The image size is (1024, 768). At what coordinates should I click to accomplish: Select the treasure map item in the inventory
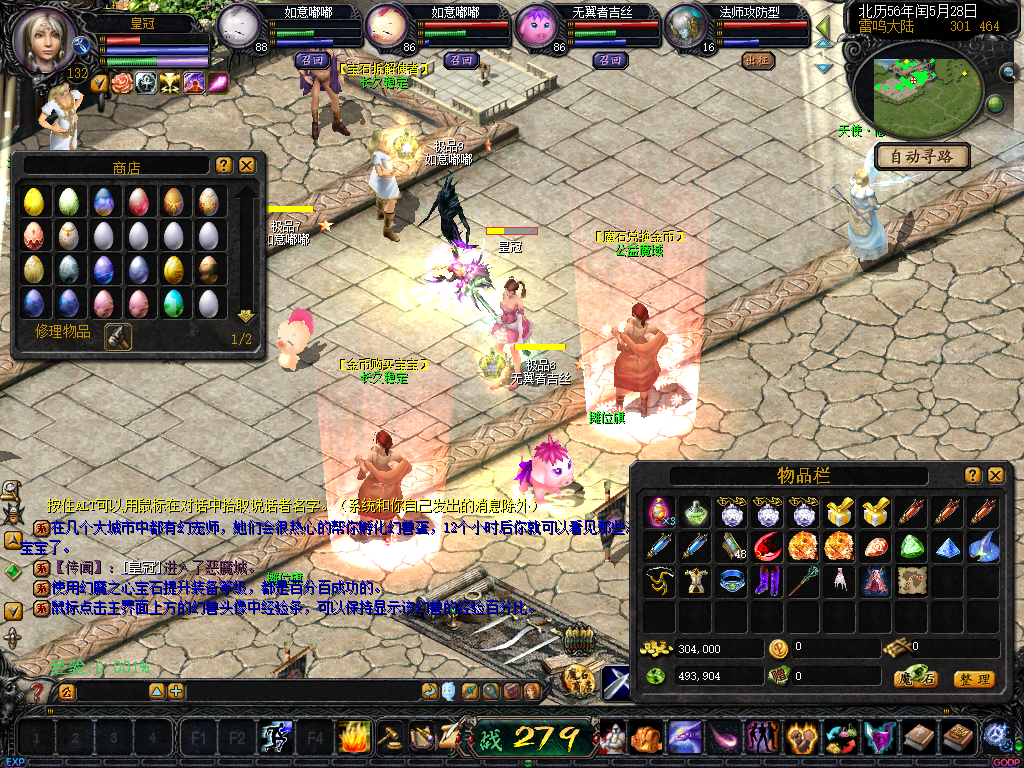911,580
